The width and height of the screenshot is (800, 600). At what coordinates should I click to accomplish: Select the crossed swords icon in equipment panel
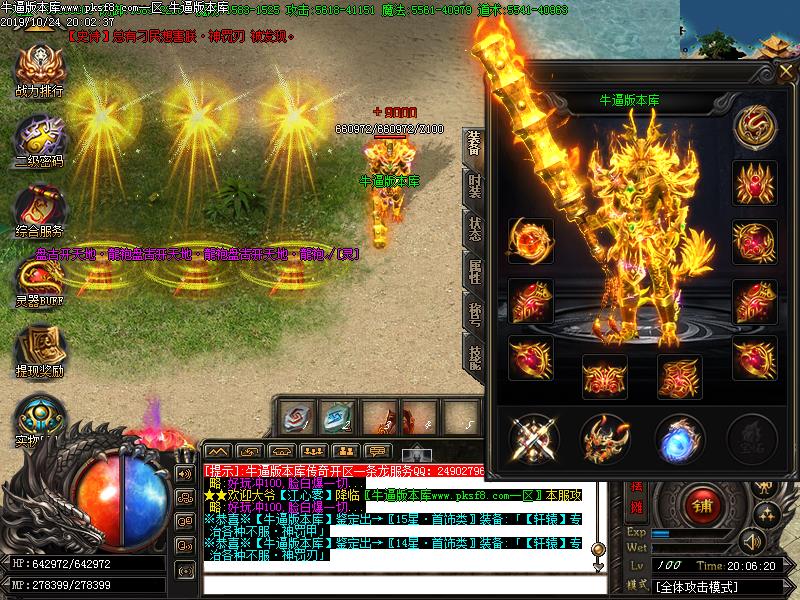pyautogui.click(x=530, y=438)
